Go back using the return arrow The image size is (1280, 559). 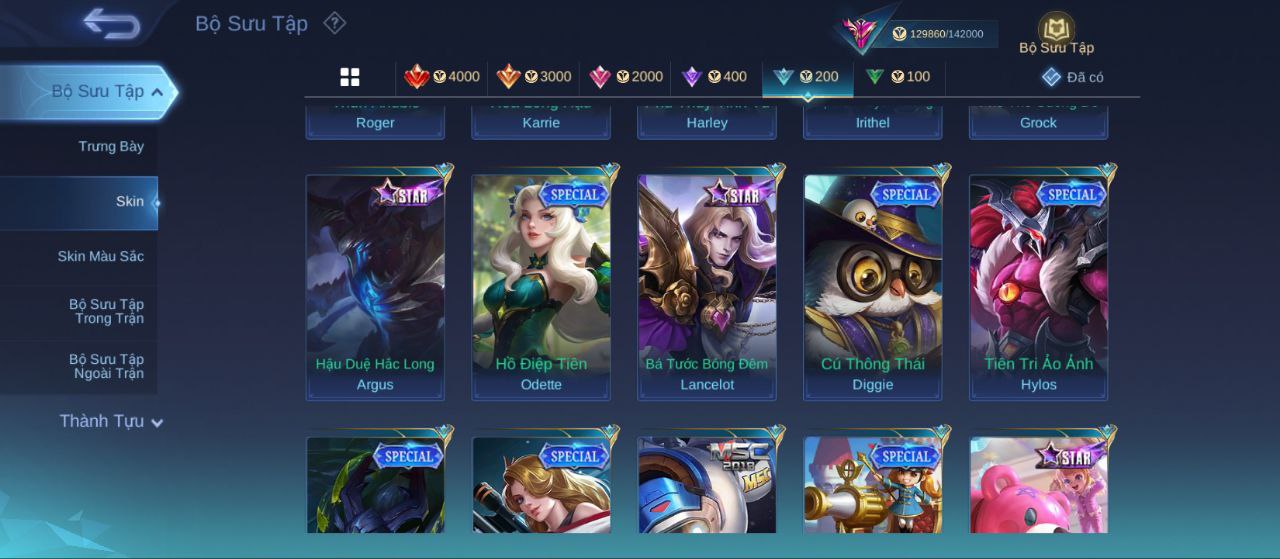coord(111,23)
